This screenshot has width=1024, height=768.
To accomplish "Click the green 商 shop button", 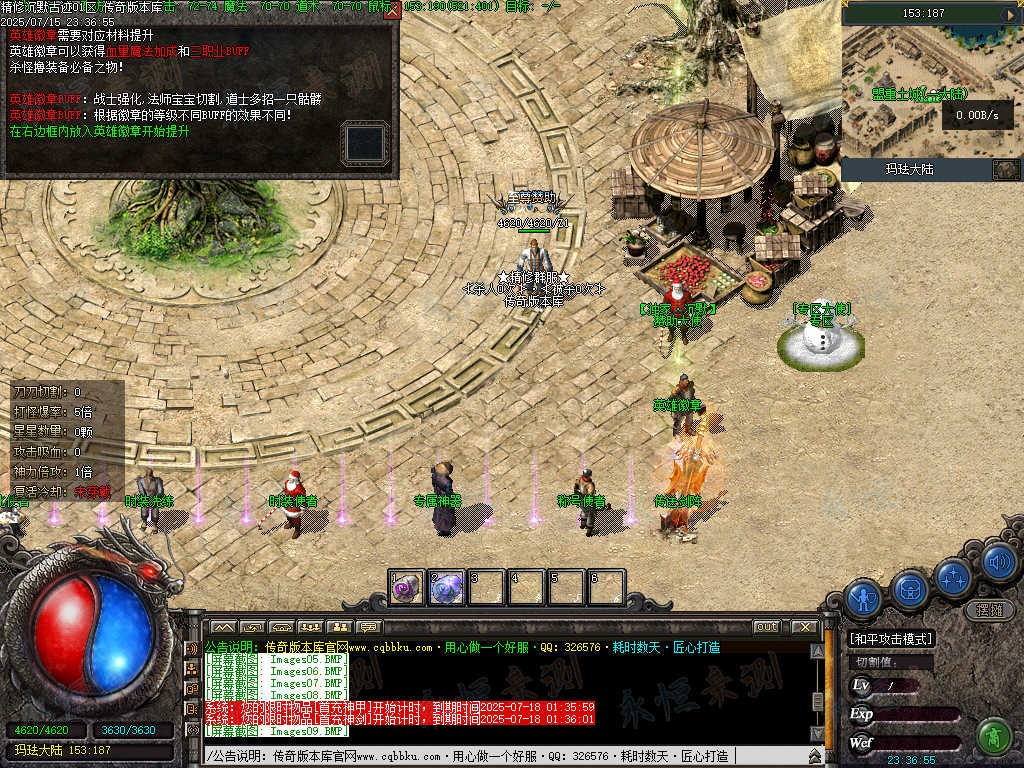I will [993, 736].
